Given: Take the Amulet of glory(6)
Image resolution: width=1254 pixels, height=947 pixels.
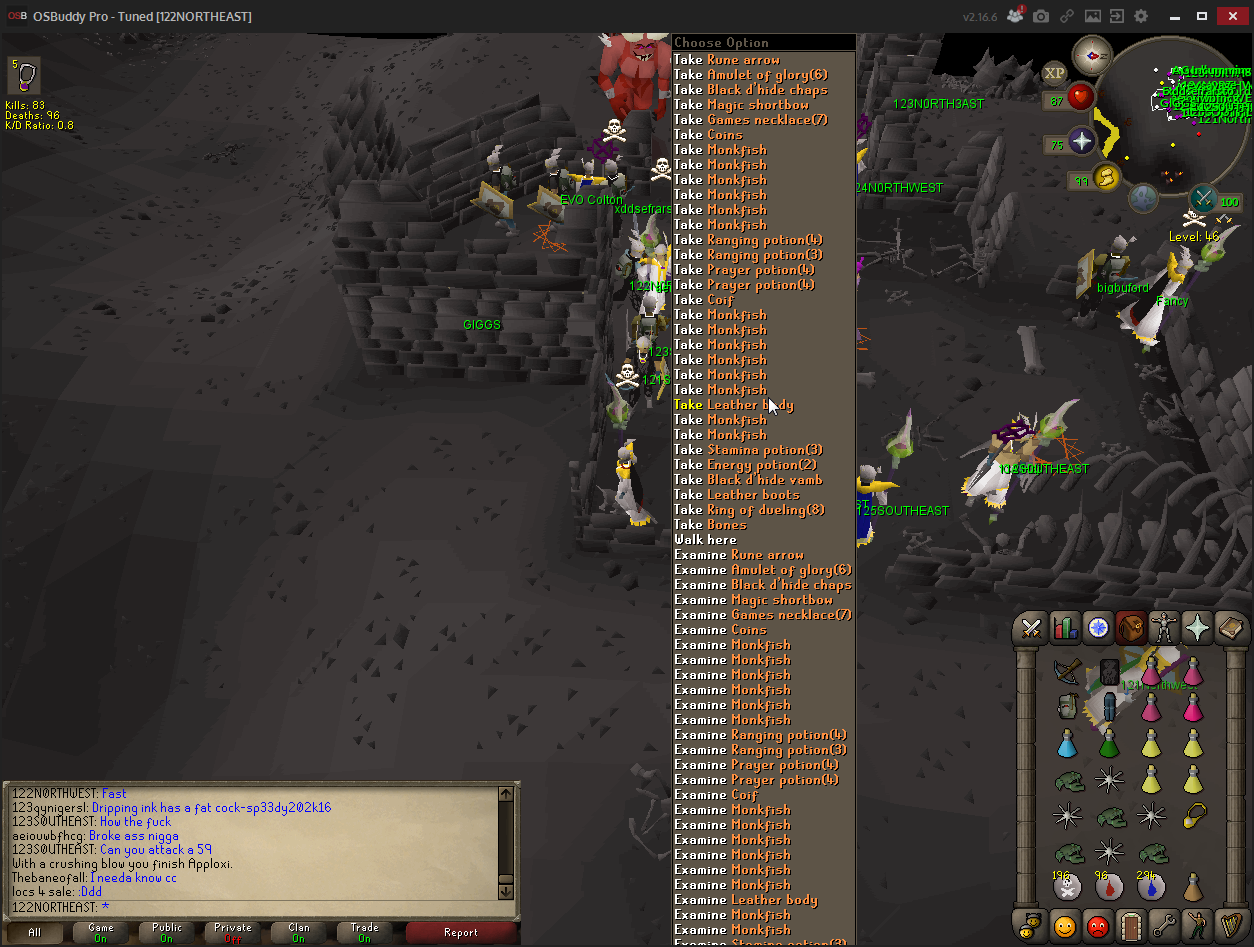Looking at the screenshot, I should 750,75.
